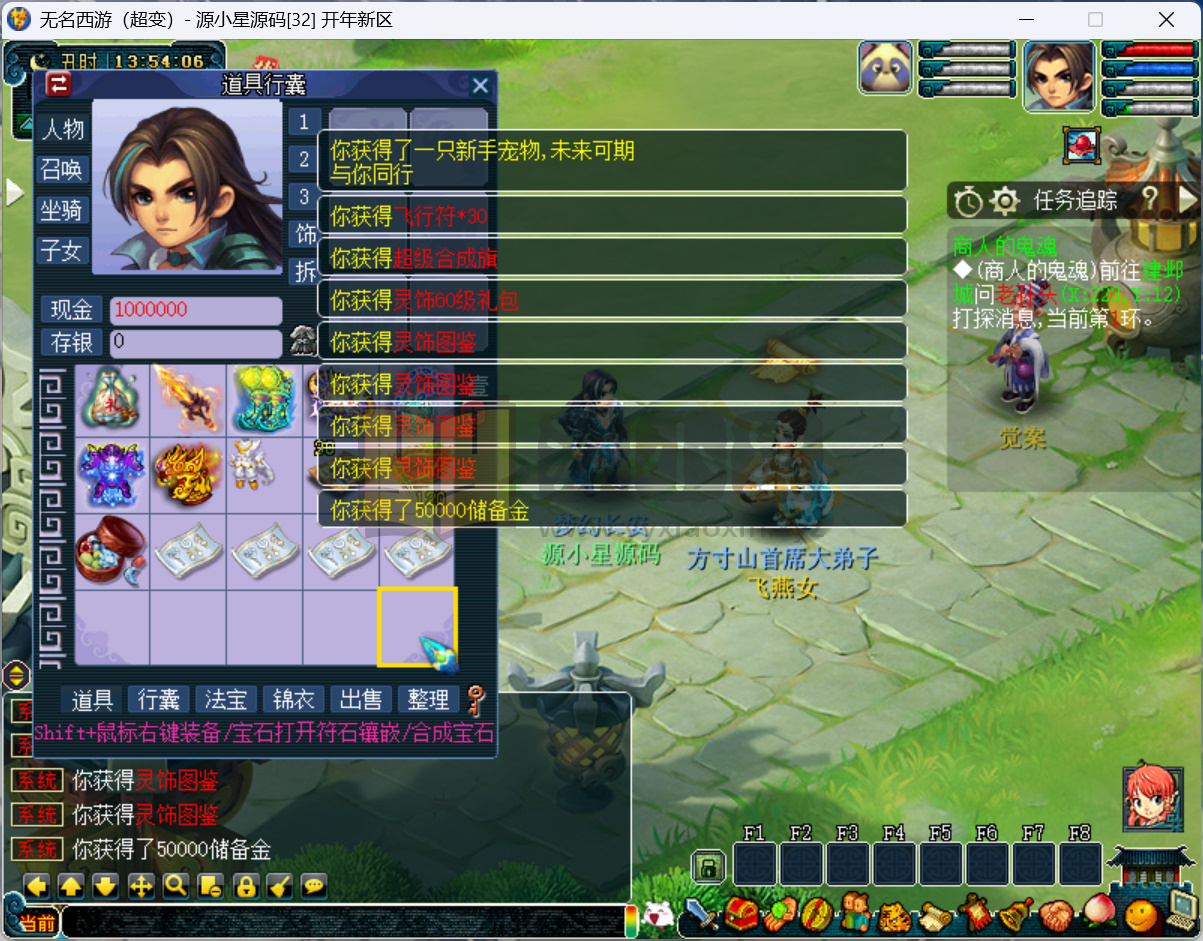Maximize the game window

tap(1095, 19)
